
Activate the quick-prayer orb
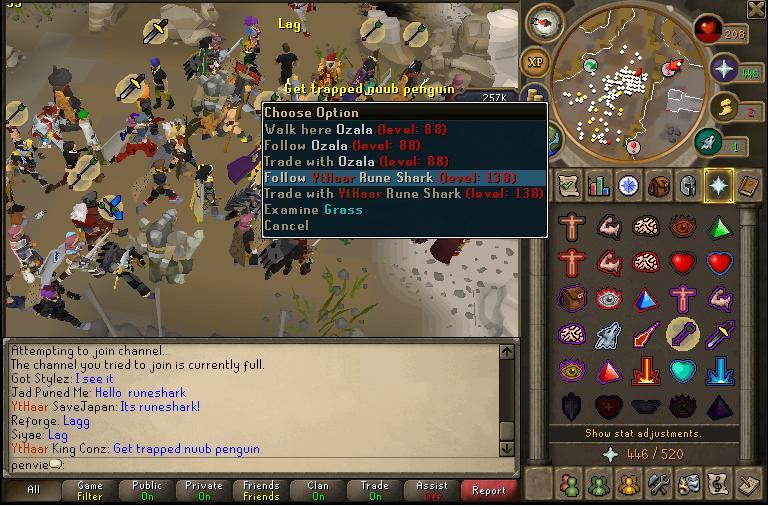point(724,71)
